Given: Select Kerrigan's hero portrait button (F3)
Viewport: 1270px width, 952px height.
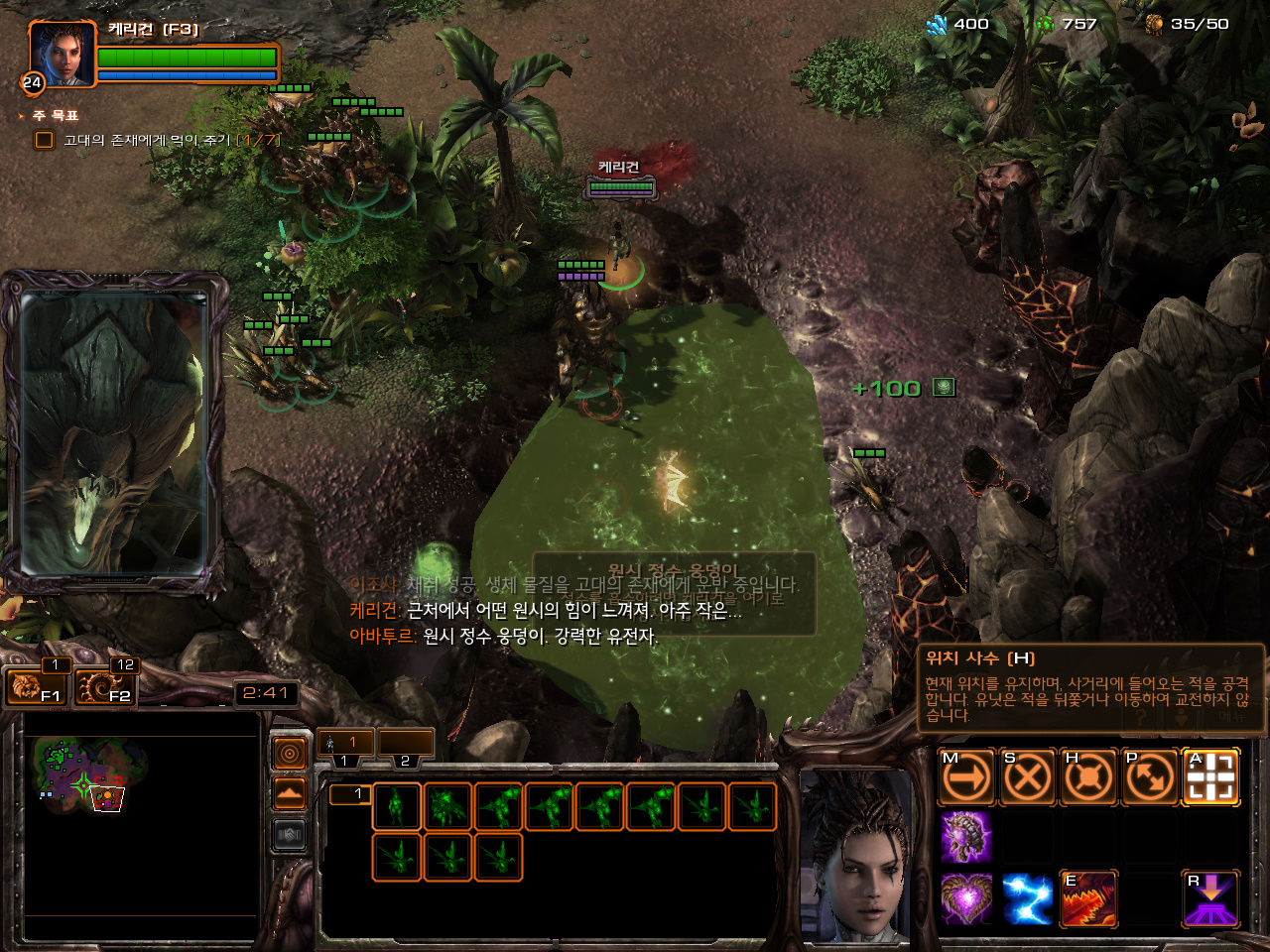Looking at the screenshot, I should point(62,54).
